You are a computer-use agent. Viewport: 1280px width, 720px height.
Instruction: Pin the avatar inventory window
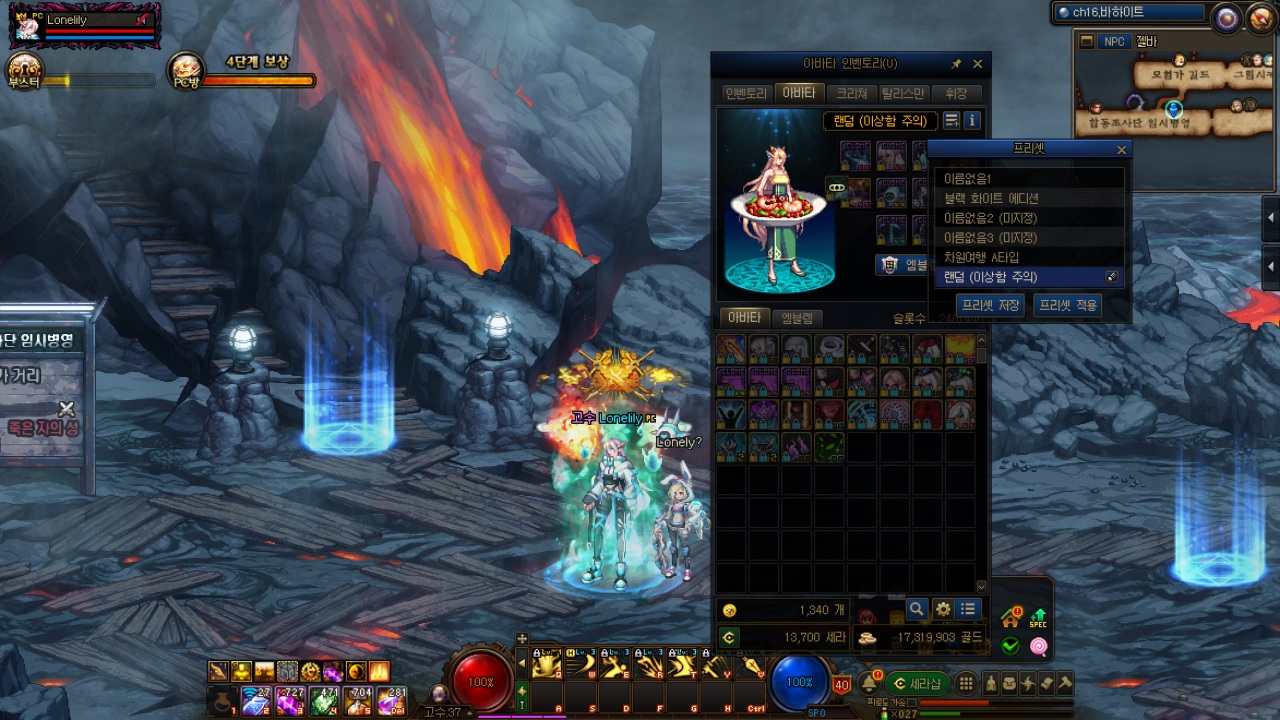coord(955,64)
